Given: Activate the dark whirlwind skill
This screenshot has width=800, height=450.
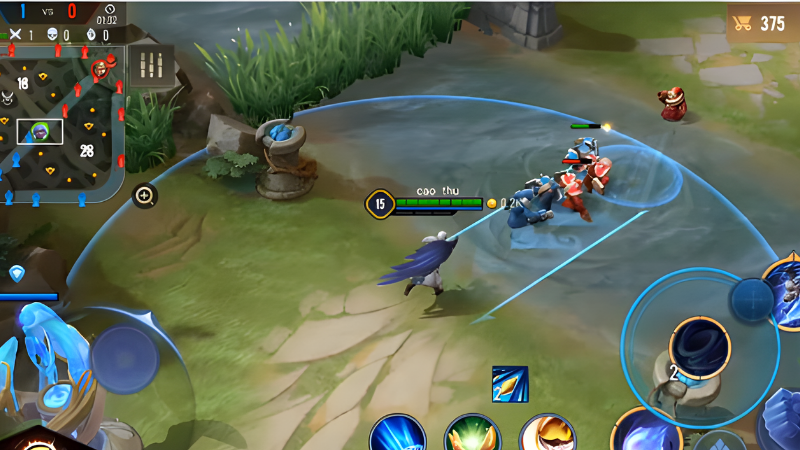Looking at the screenshot, I should pos(699,347).
